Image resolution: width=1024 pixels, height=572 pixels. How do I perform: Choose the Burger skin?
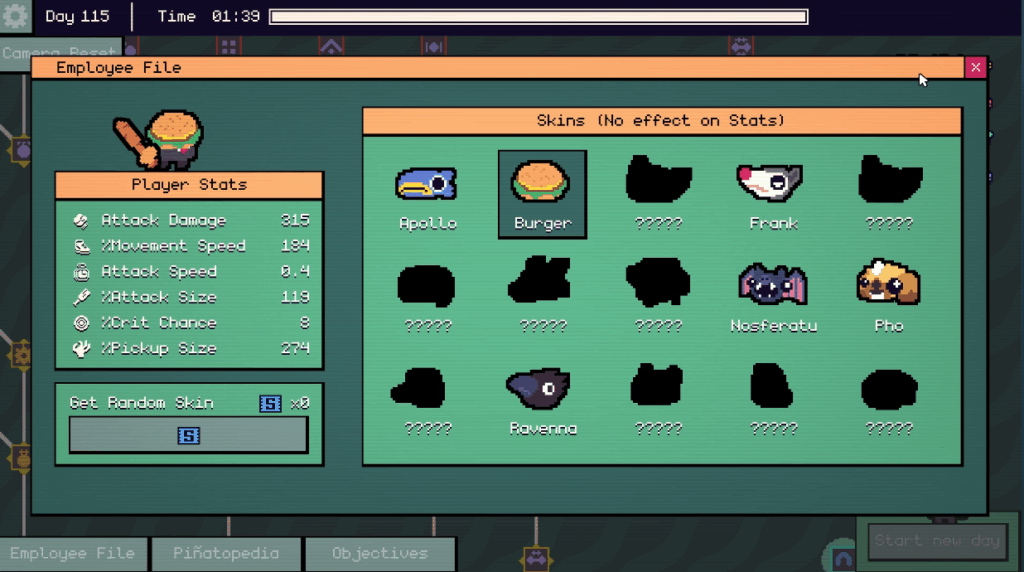click(x=542, y=193)
